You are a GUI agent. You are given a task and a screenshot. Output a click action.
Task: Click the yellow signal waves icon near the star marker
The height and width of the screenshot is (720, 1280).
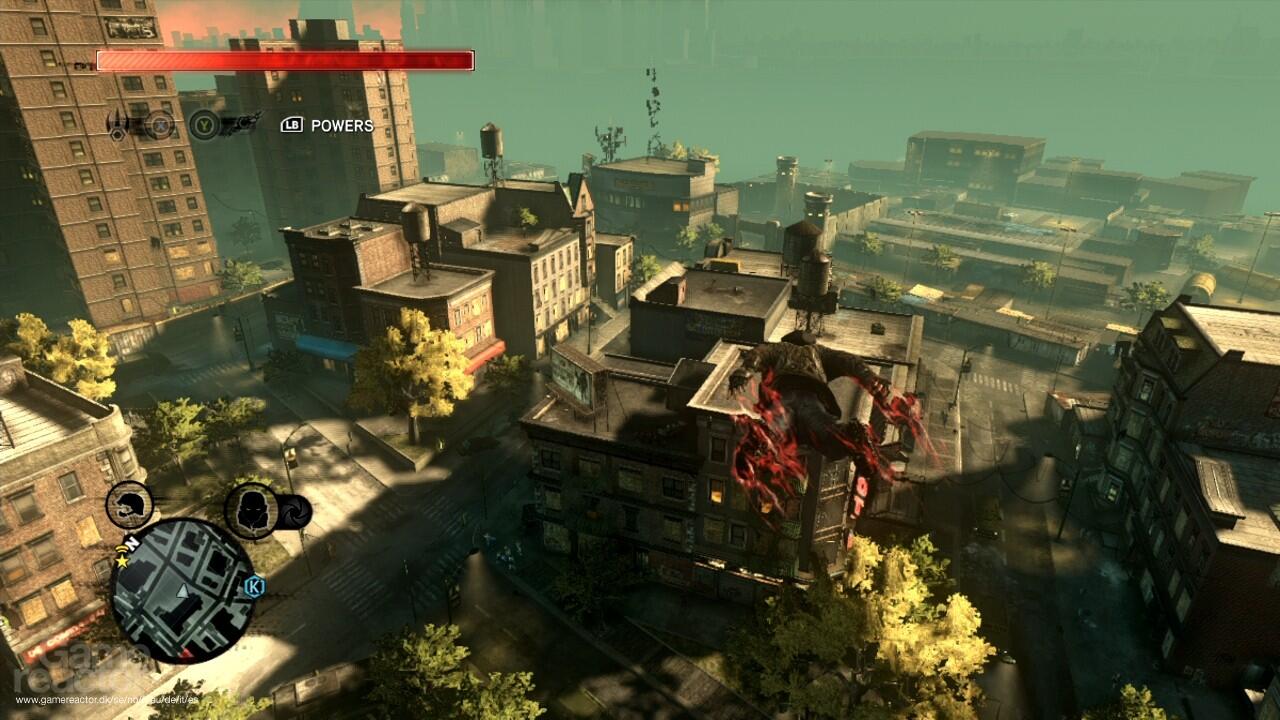click(x=120, y=548)
